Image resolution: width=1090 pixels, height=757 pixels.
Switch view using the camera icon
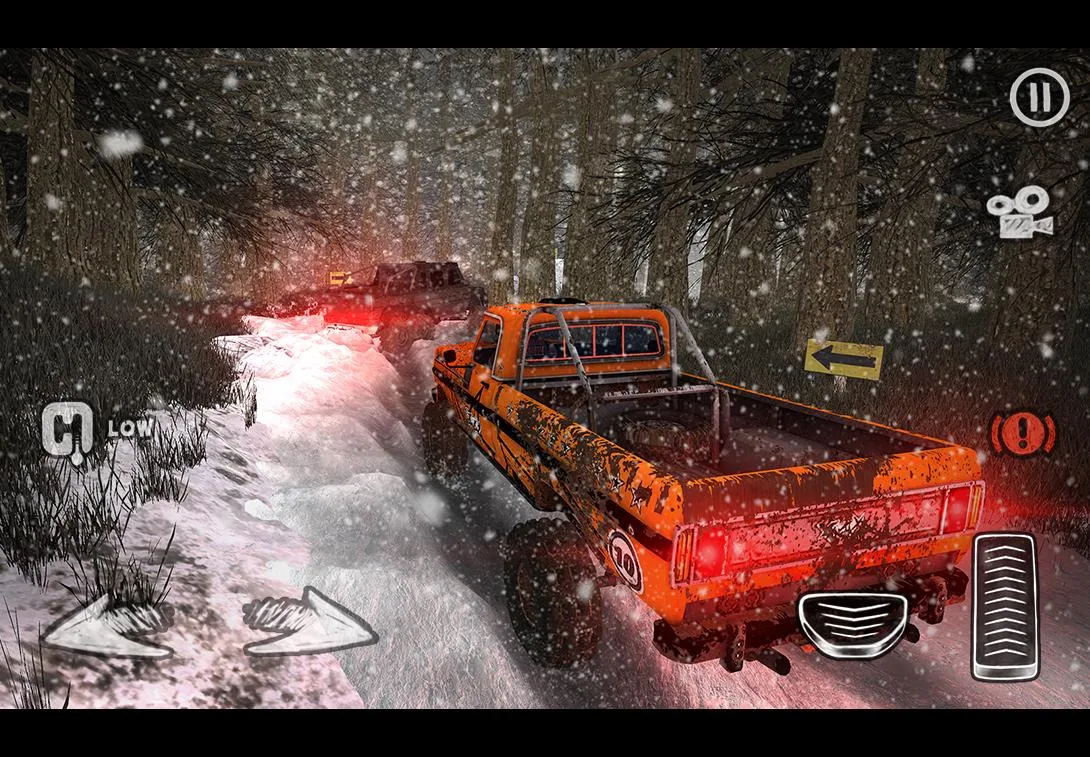coord(1019,212)
